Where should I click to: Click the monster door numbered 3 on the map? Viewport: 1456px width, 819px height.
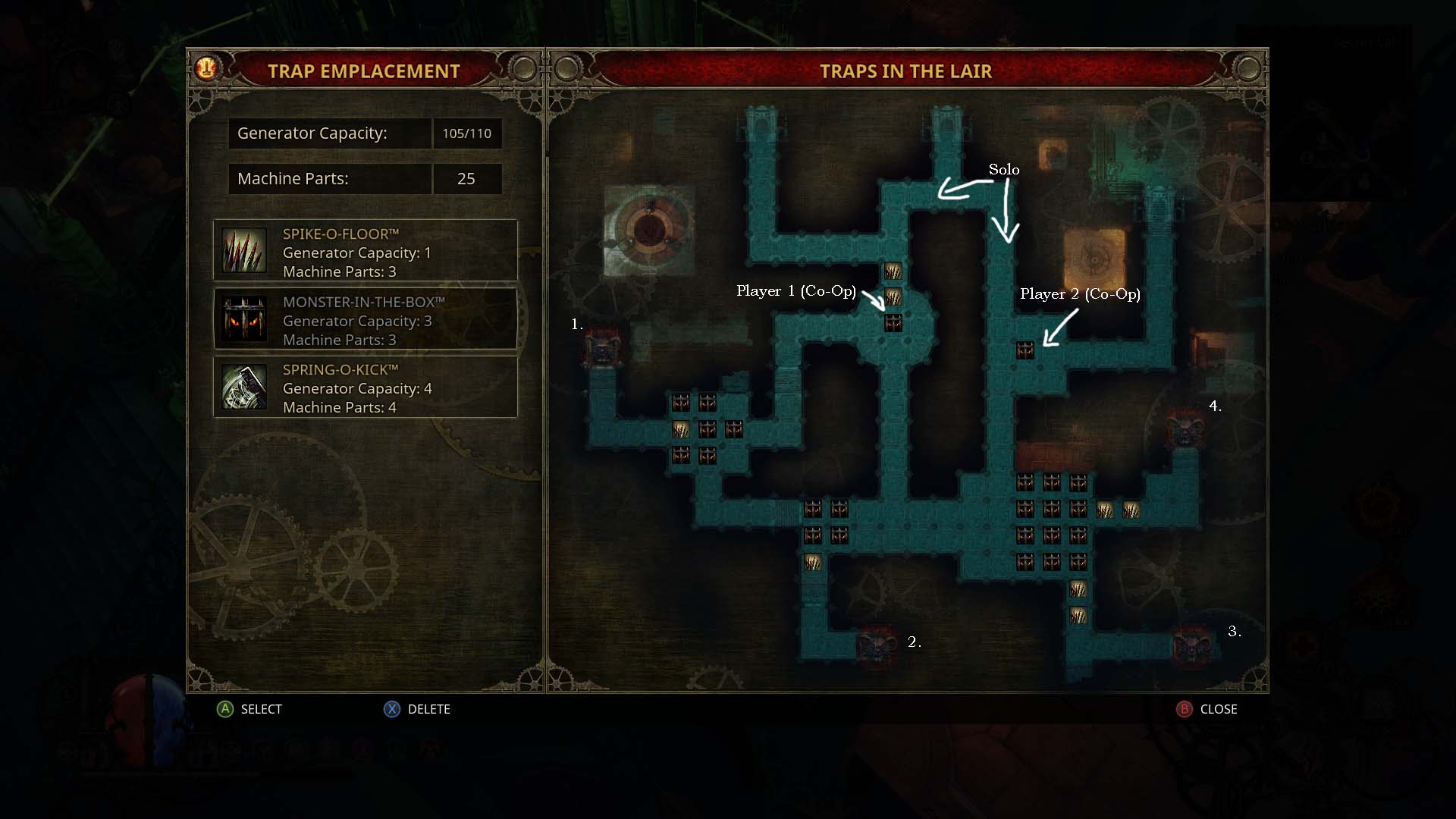(1191, 645)
